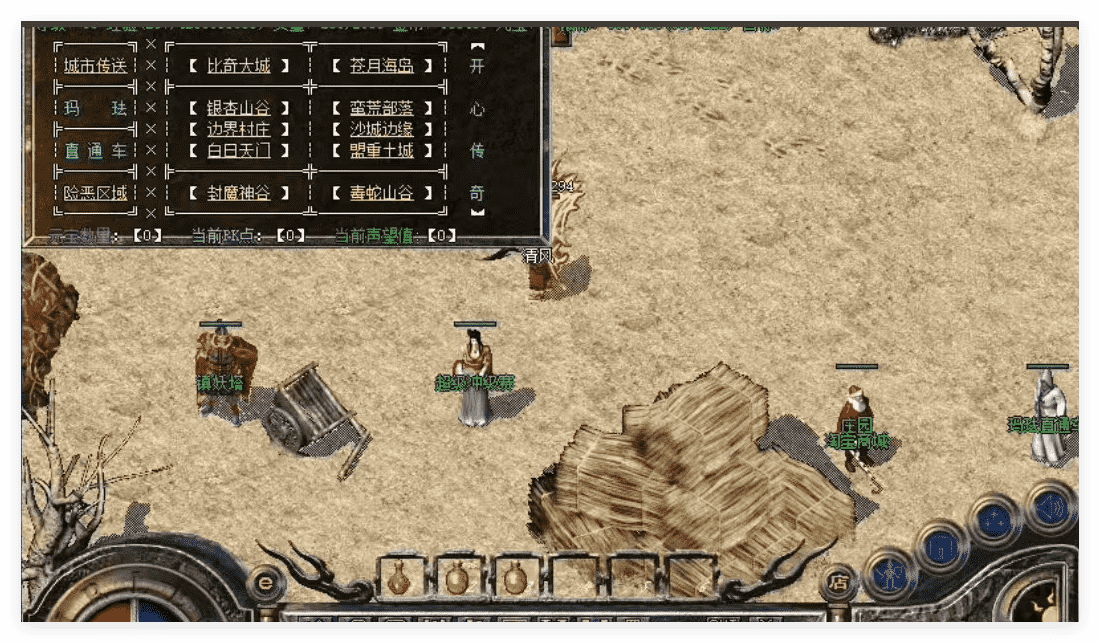Enter the 封魔神谷 danger zone
1100x643 pixels.
(239, 193)
